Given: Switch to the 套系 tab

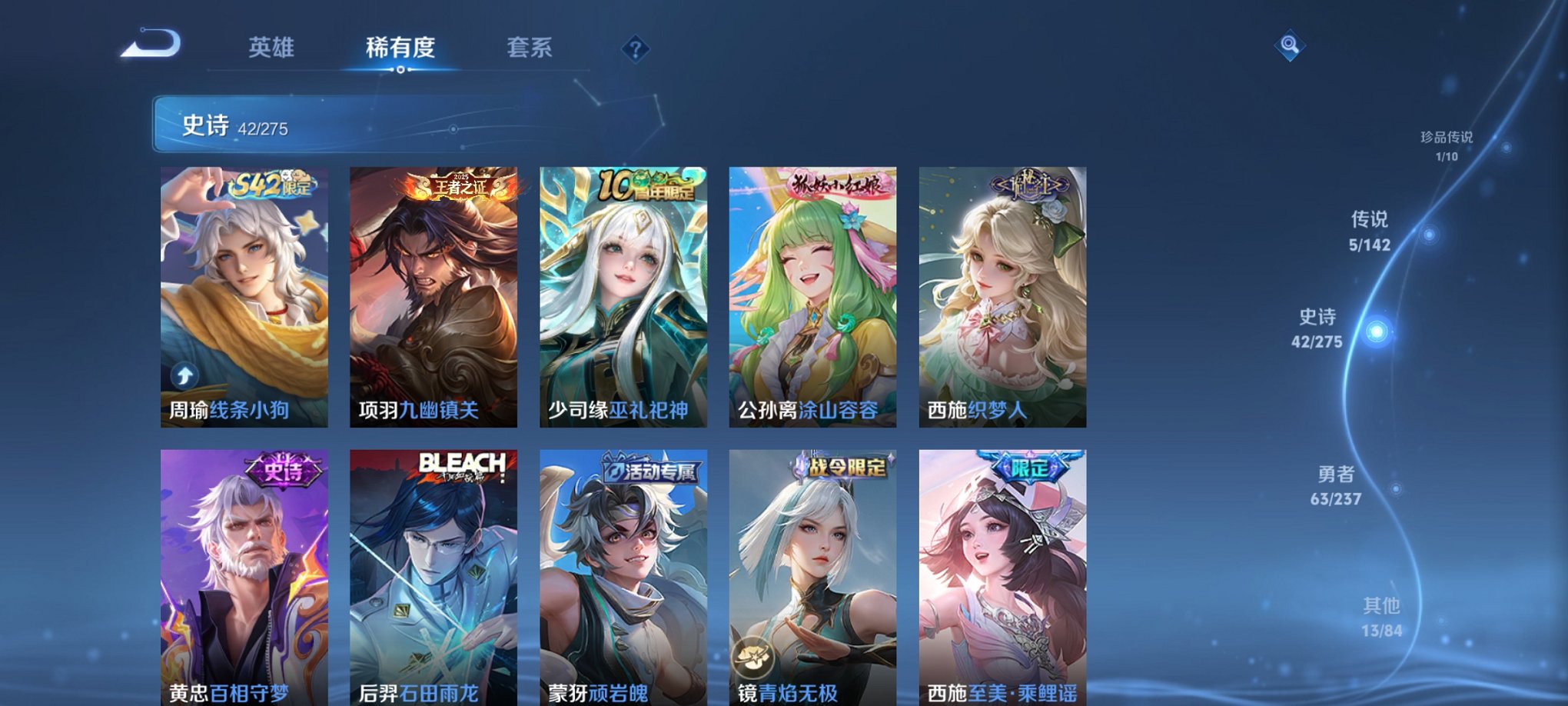Looking at the screenshot, I should [x=537, y=48].
